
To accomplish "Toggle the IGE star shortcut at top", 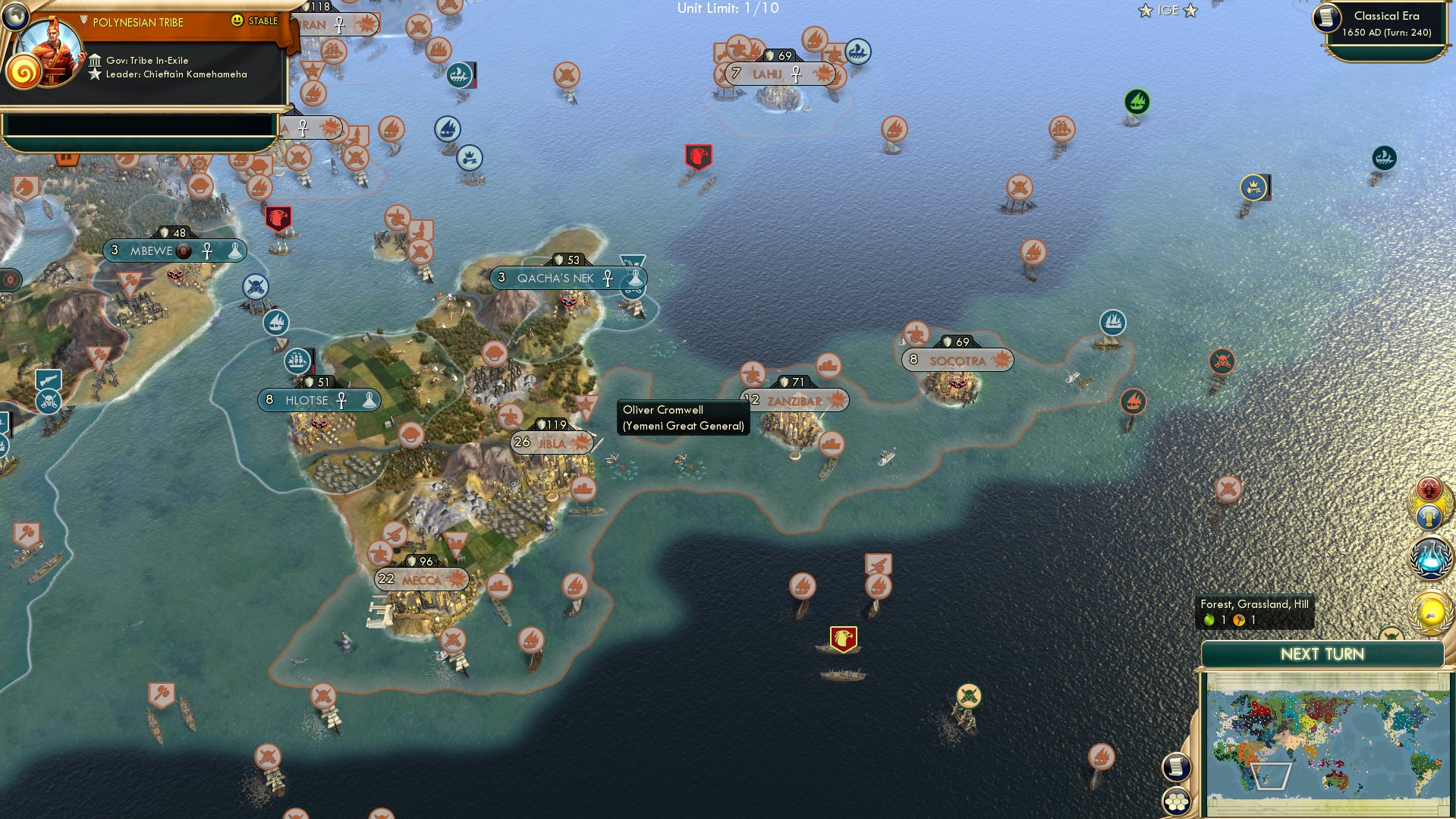I will (x=1166, y=10).
